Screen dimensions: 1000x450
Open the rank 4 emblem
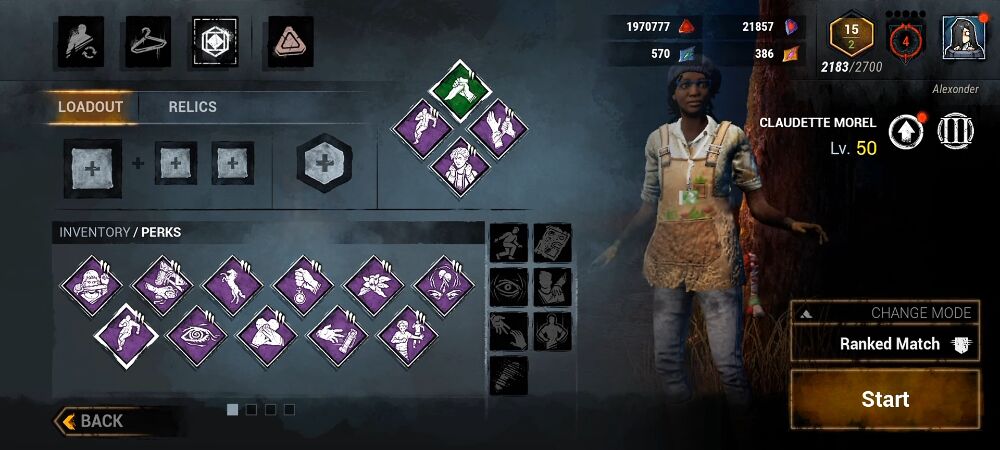[905, 41]
